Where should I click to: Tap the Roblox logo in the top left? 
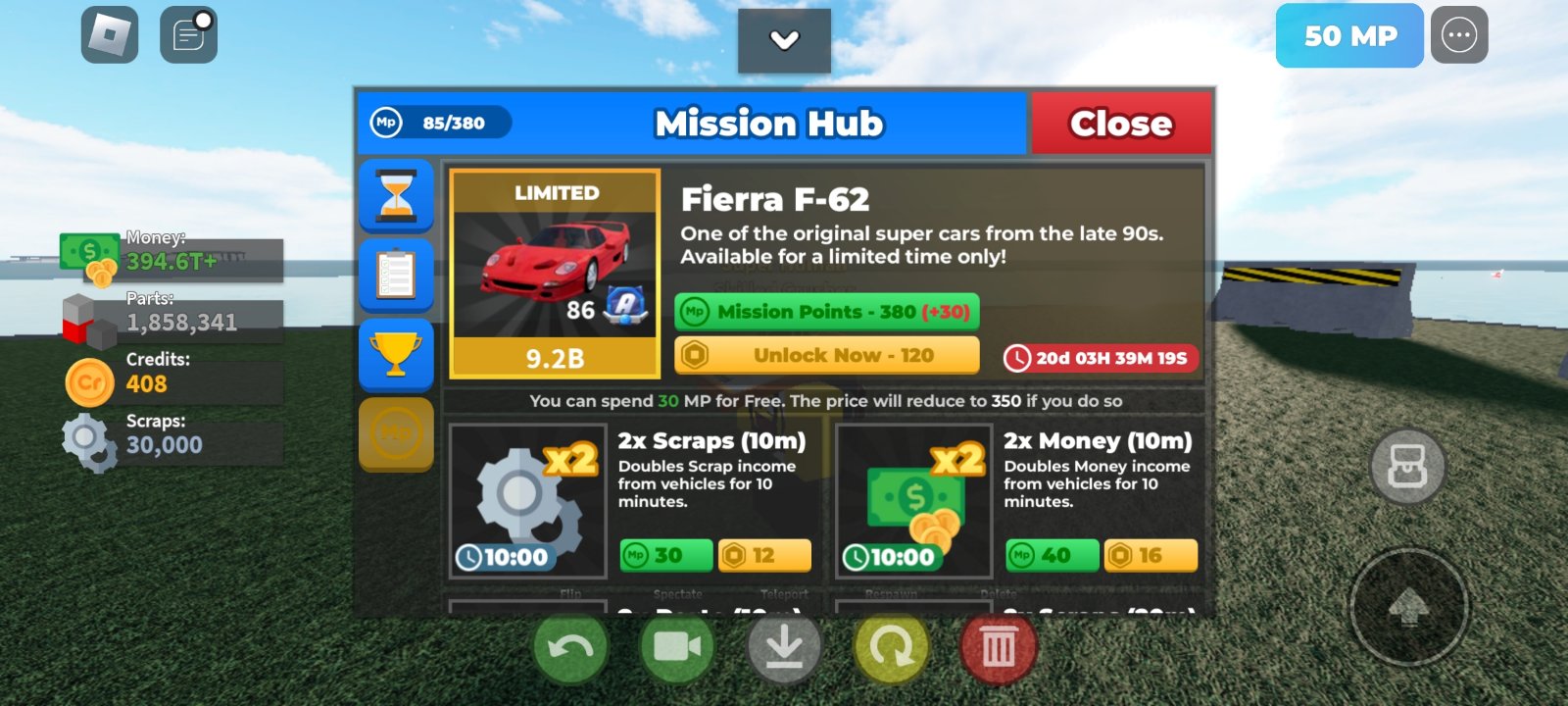coord(108,34)
